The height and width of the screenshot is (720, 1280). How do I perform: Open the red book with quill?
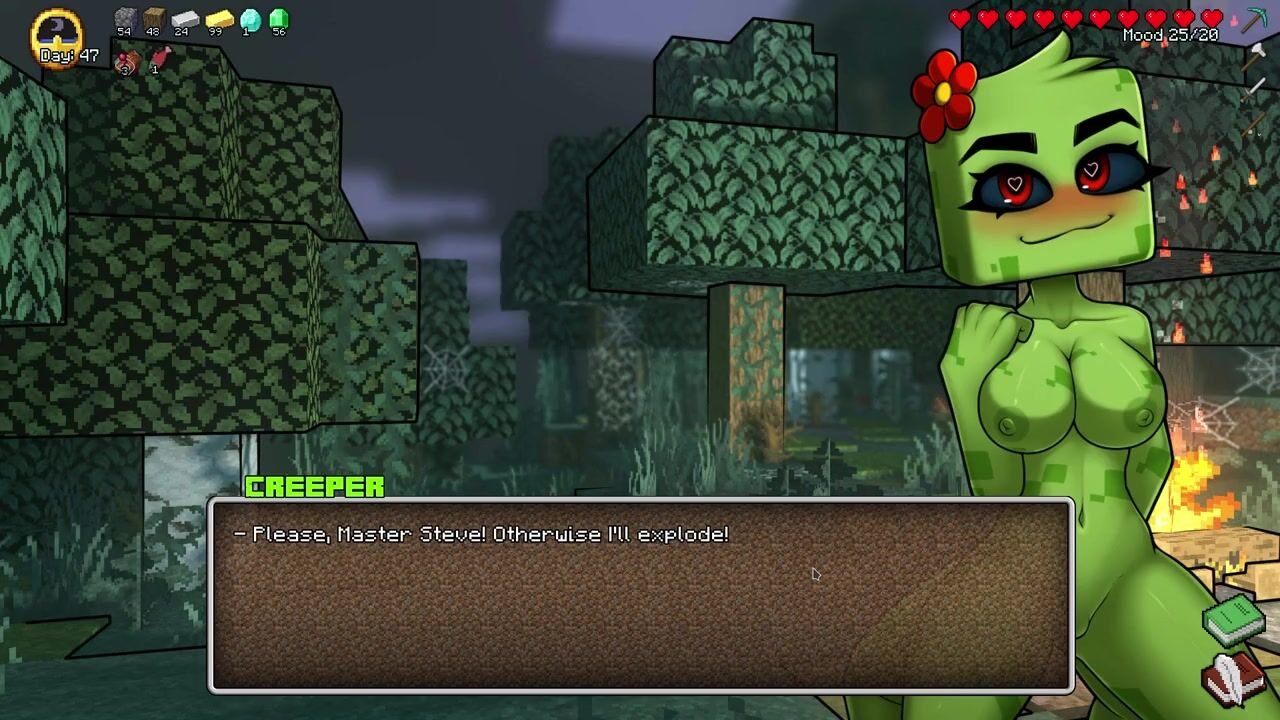click(x=1233, y=679)
